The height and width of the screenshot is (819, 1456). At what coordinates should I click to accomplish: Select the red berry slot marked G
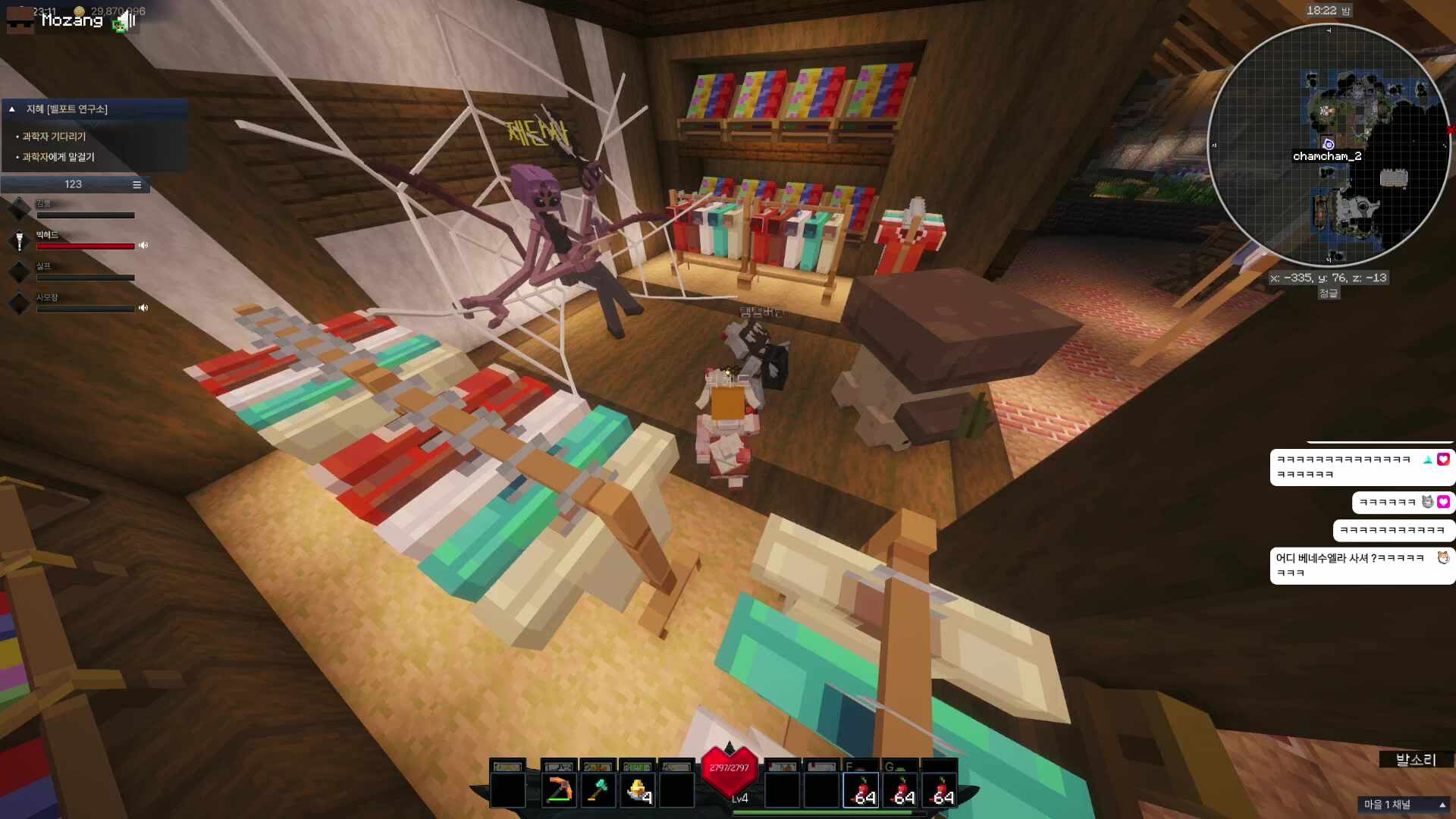click(901, 790)
